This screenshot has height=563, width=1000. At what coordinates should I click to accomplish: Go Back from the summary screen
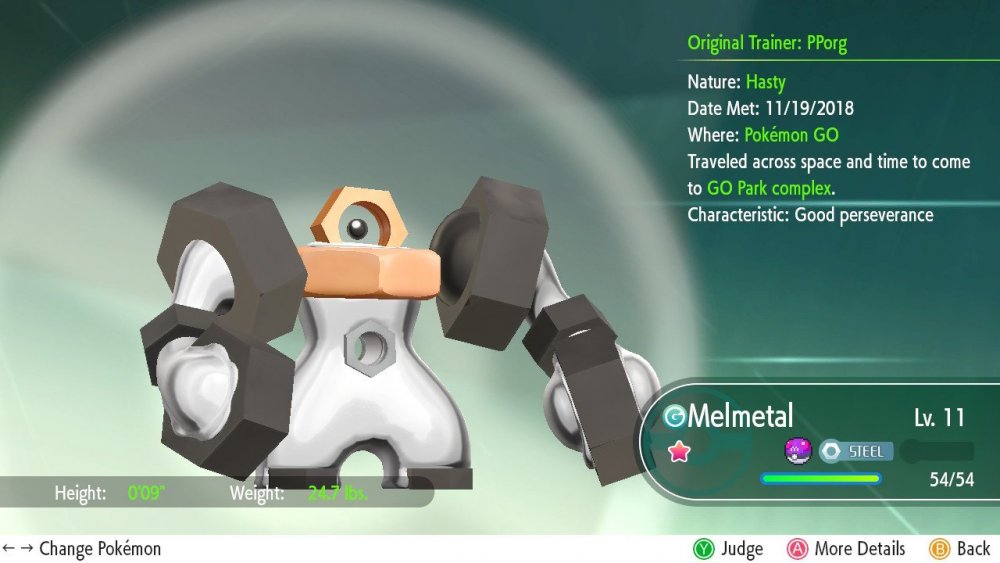pyautogui.click(x=960, y=549)
